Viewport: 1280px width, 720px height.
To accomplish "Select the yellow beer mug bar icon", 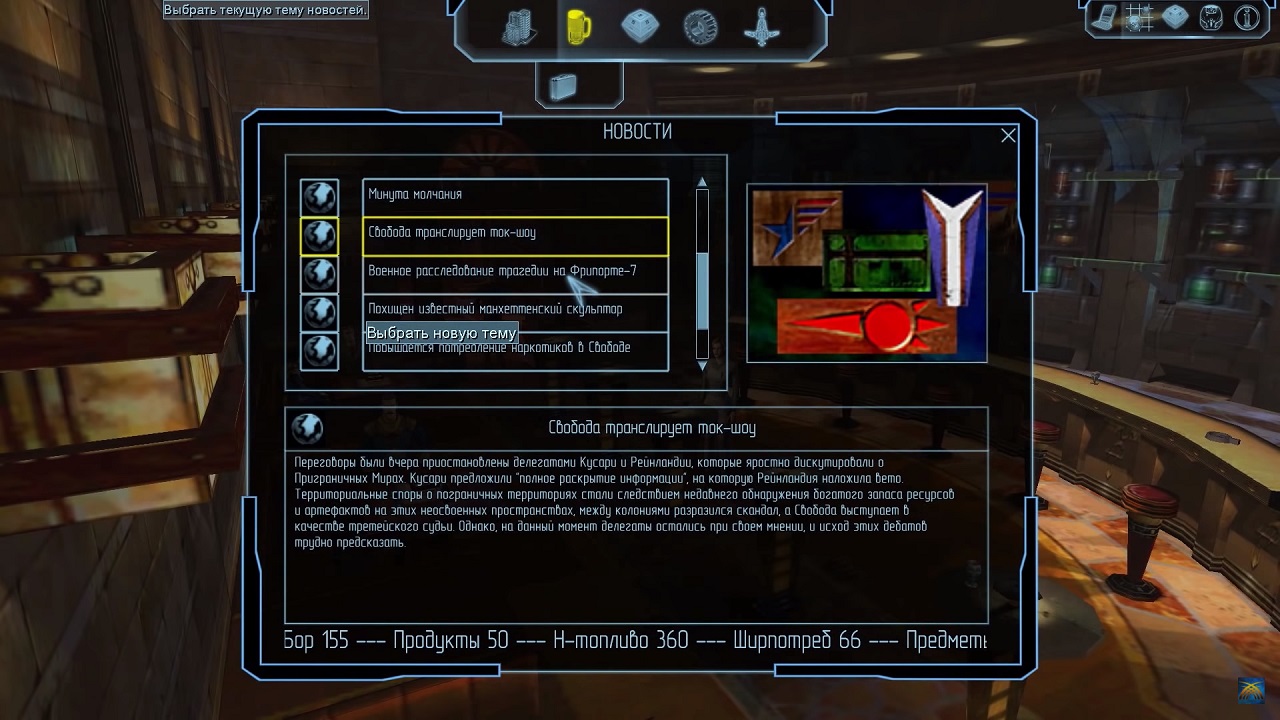I will point(578,27).
